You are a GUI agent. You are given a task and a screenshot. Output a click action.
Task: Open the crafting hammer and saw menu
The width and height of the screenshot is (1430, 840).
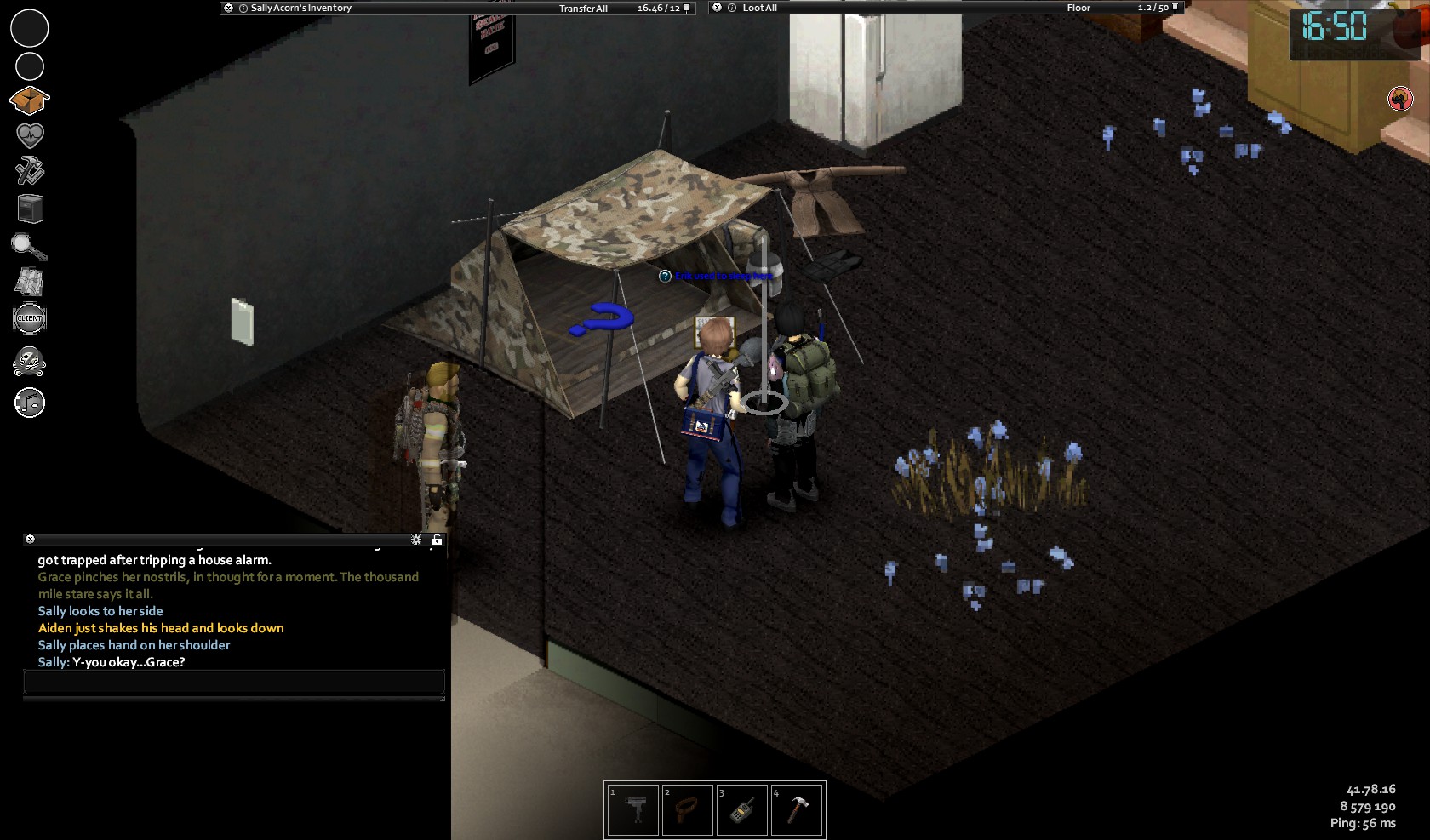[30, 171]
